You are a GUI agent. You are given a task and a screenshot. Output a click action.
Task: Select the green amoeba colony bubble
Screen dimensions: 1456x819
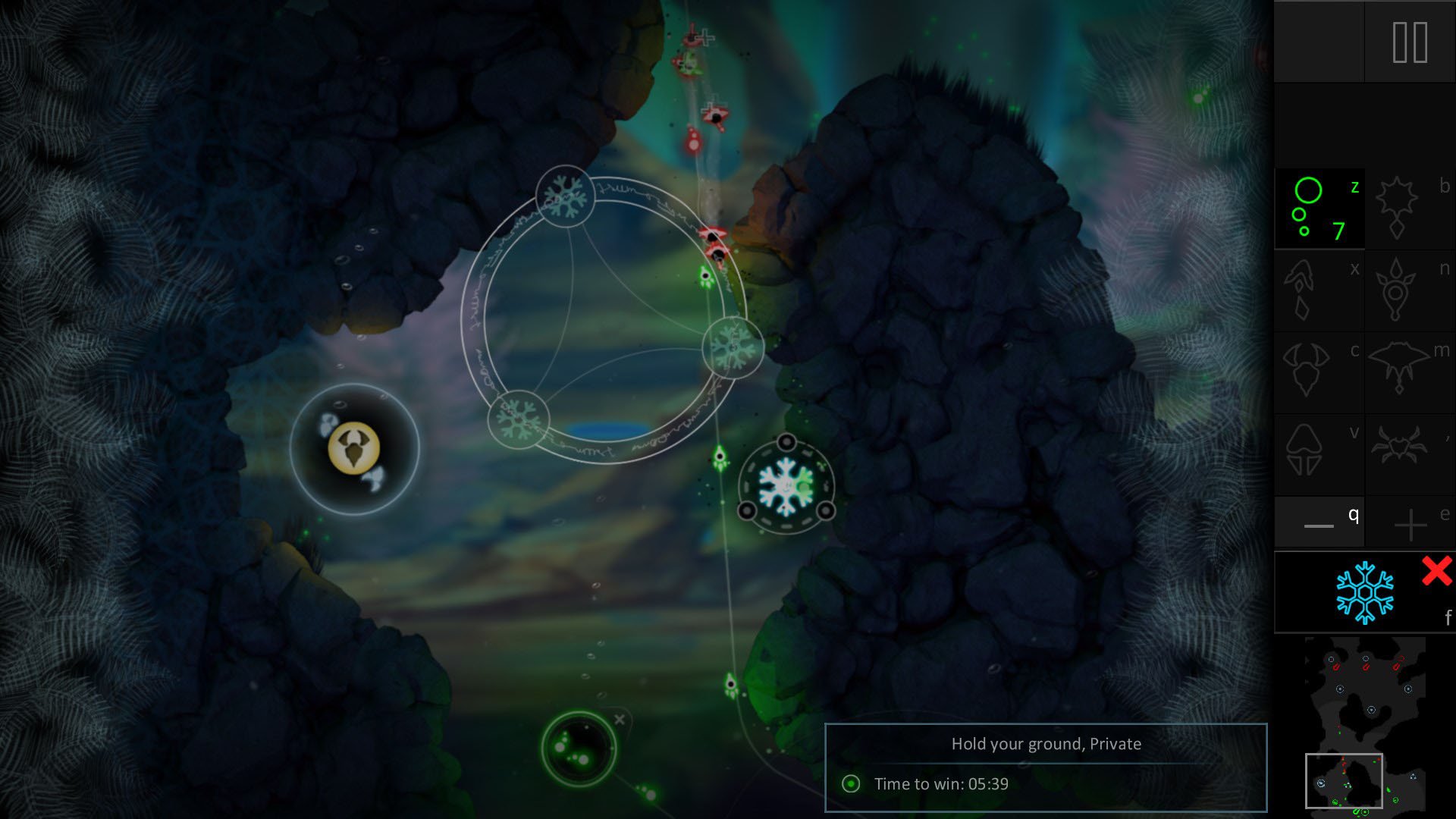coord(579,748)
